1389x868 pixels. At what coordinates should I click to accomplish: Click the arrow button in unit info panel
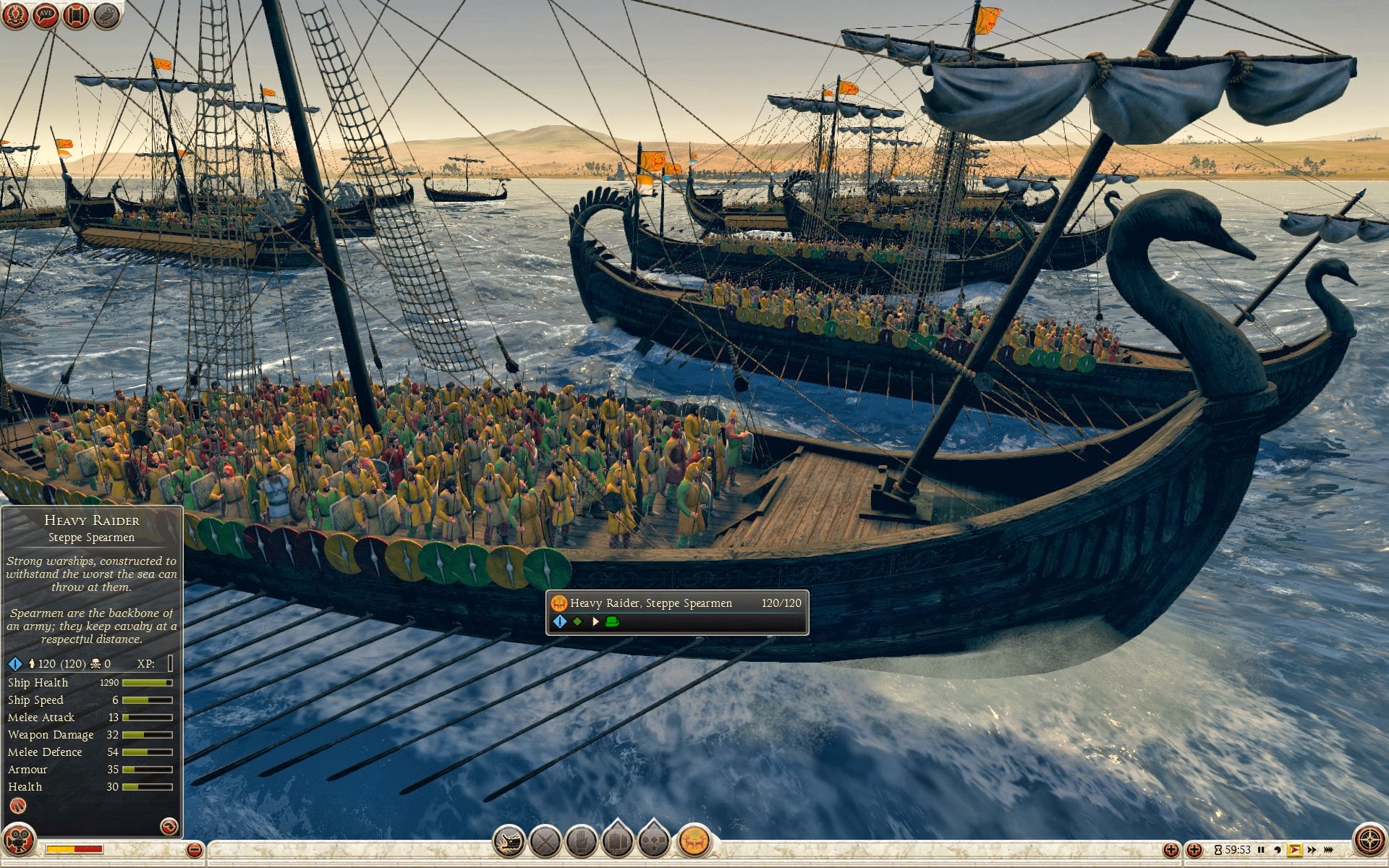pyautogui.click(x=169, y=826)
